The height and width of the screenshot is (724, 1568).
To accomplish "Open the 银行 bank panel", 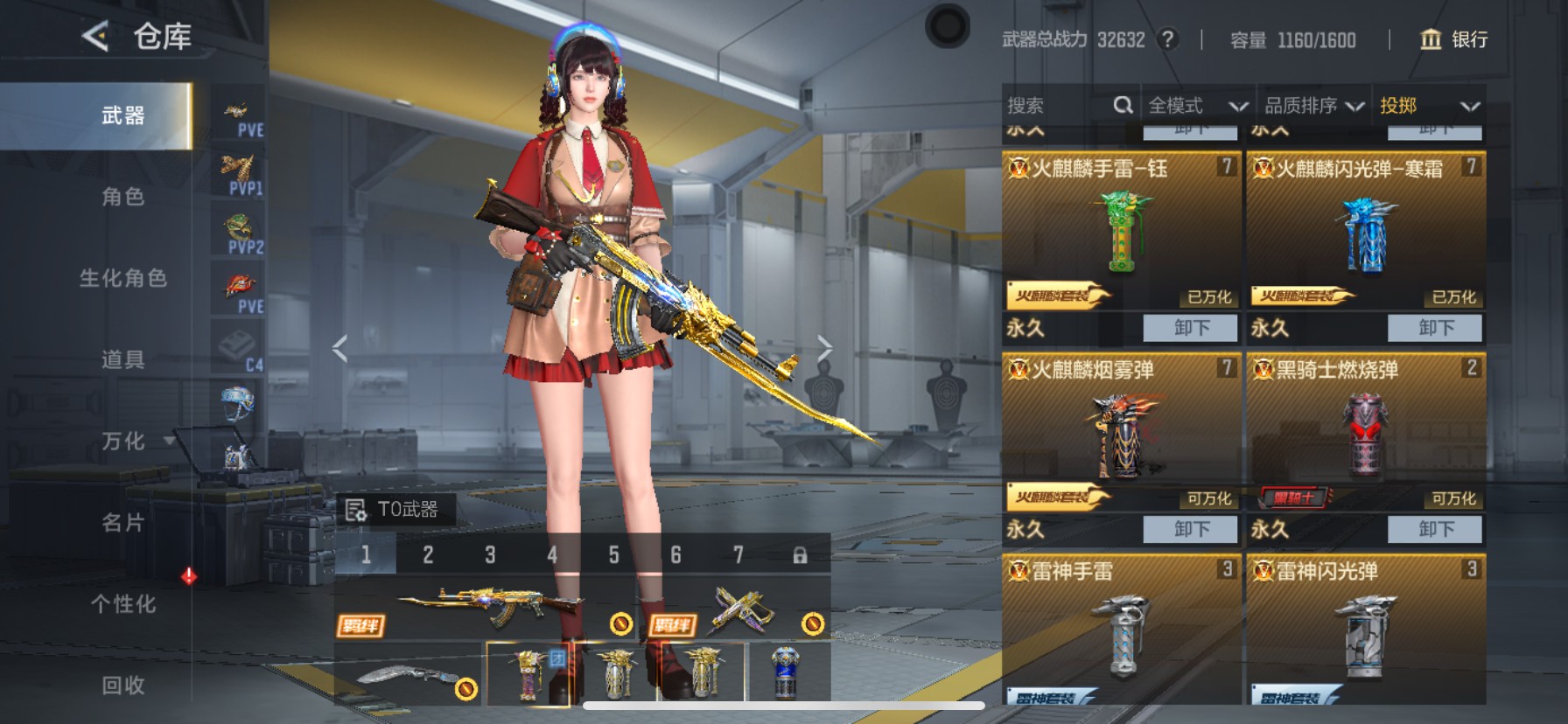I will (1452, 40).
